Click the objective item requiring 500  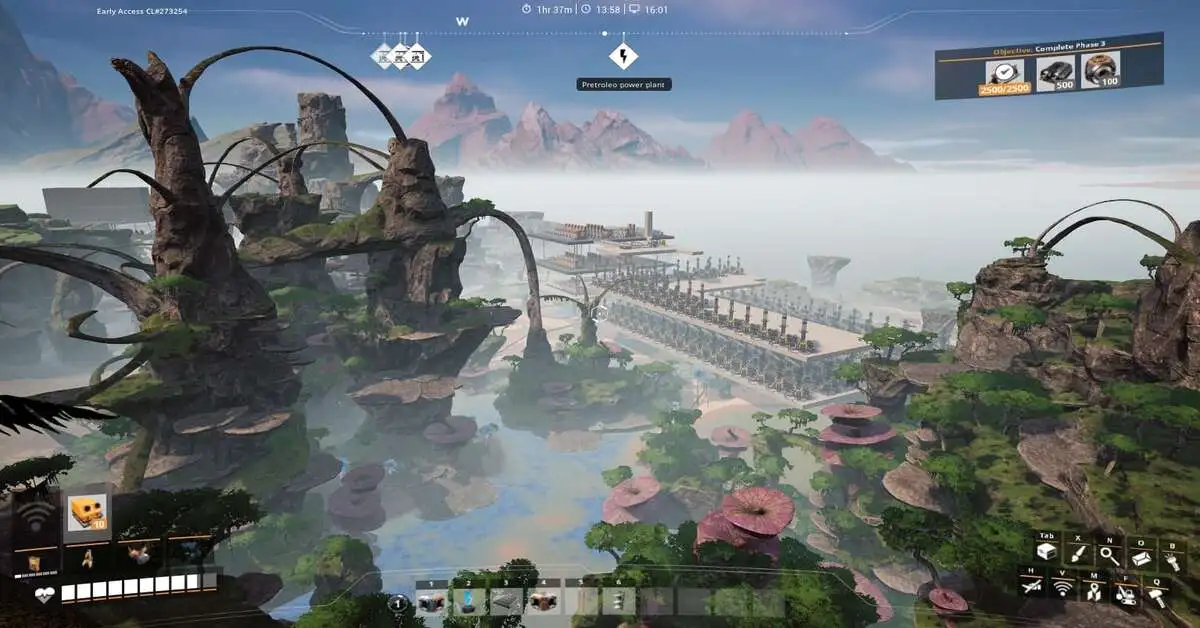pos(1056,73)
